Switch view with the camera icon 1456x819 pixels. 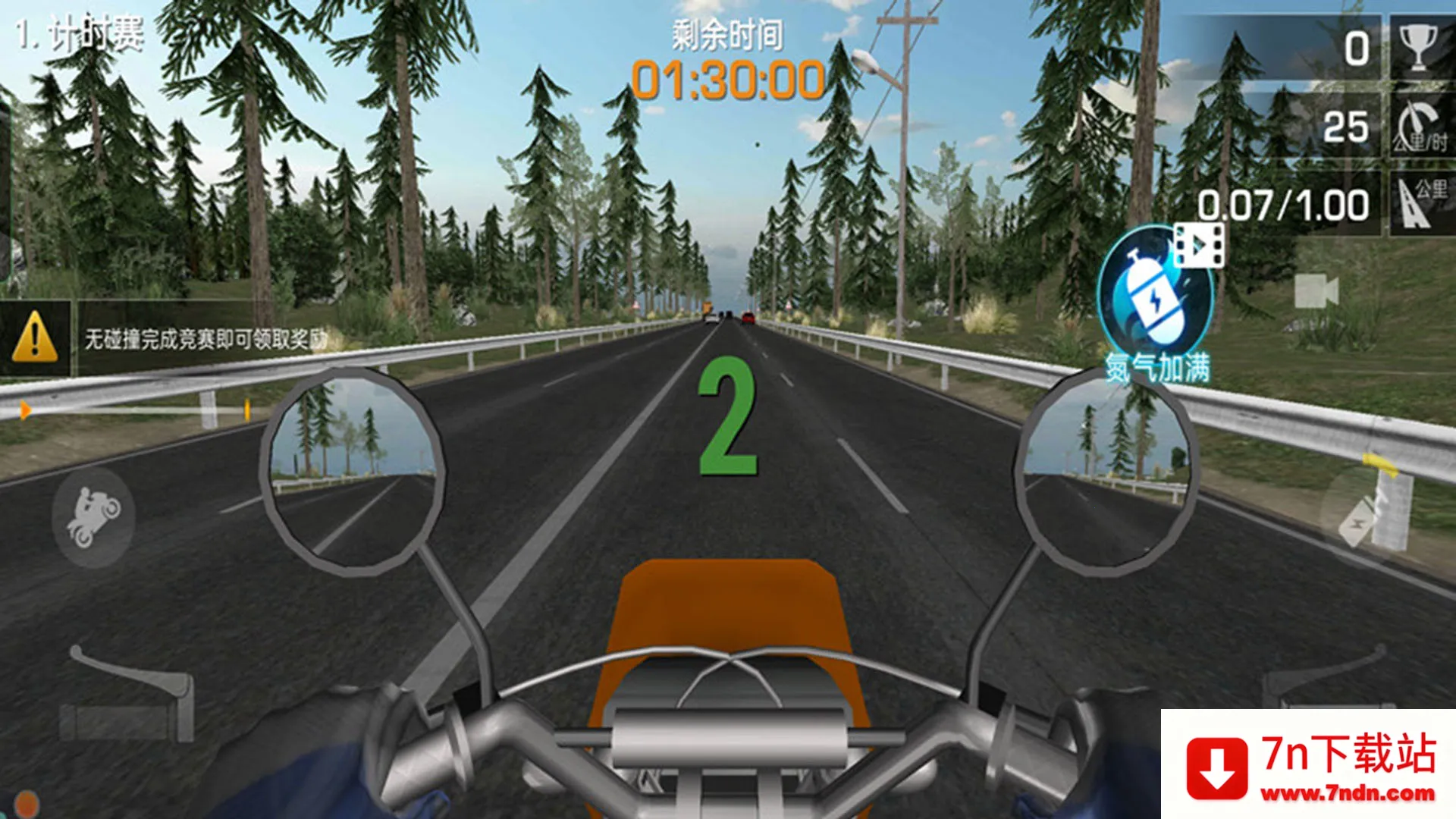click(x=1316, y=291)
